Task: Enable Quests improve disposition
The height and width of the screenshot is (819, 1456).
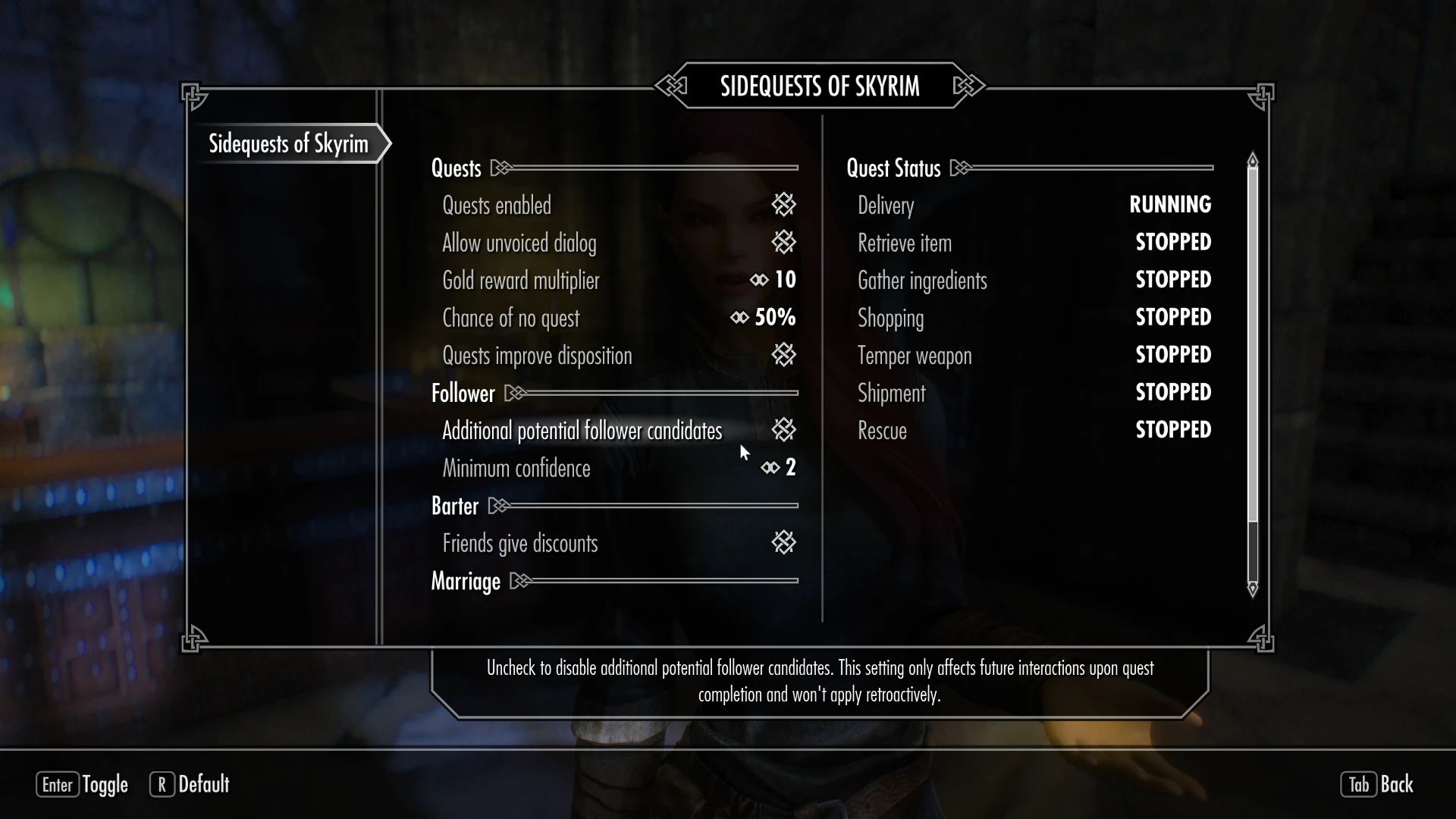Action: (x=784, y=354)
